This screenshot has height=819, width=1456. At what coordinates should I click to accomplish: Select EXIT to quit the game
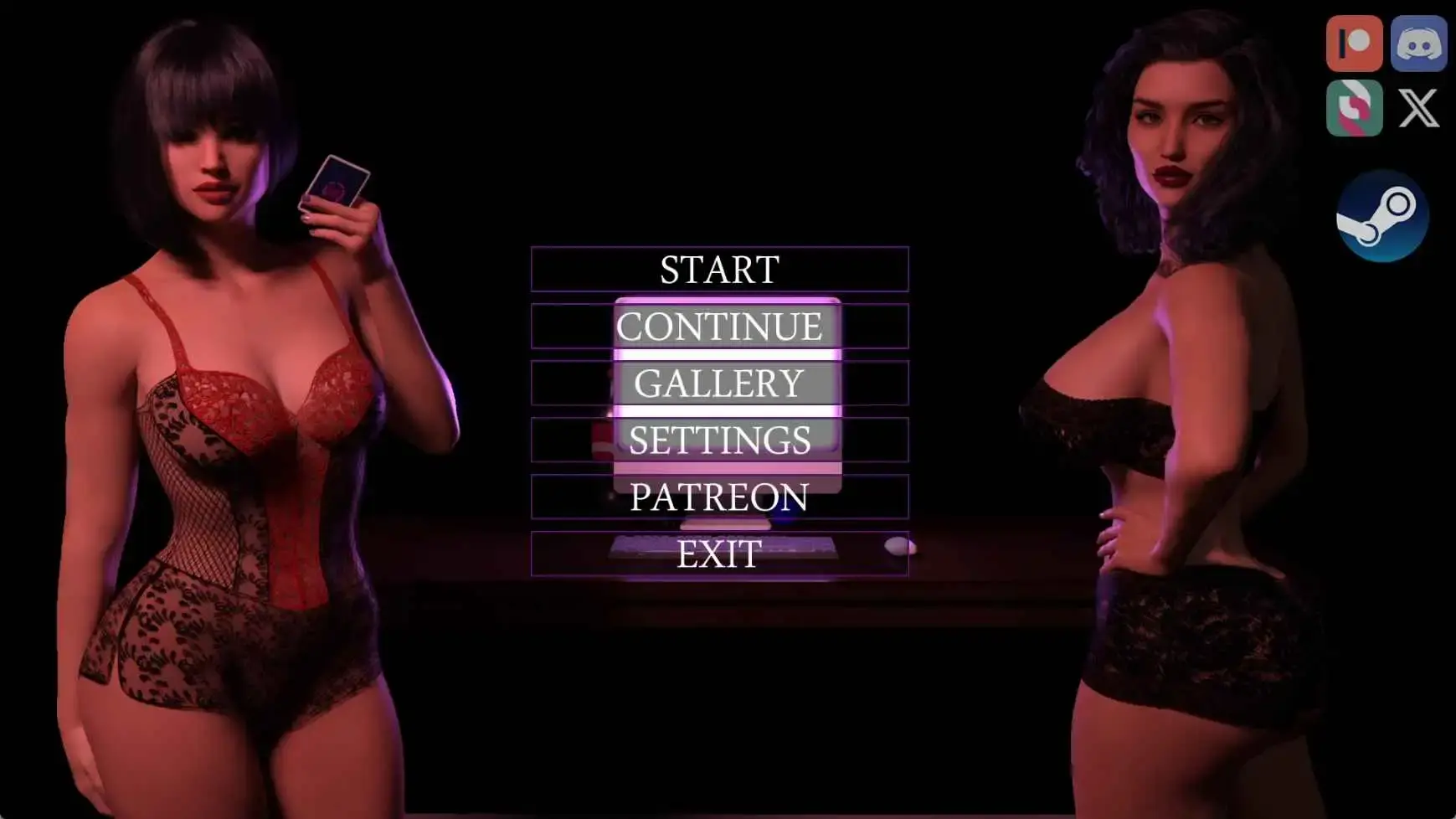[718, 554]
